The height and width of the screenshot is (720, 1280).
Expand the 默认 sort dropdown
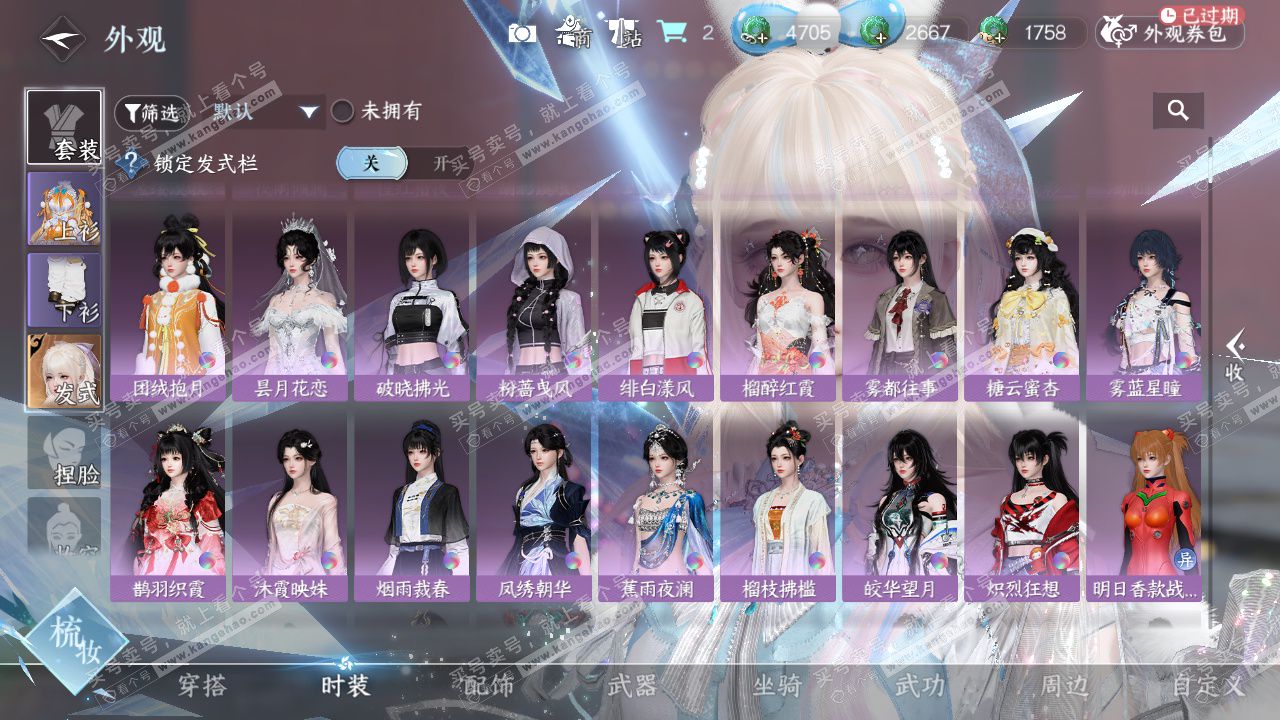click(x=265, y=112)
